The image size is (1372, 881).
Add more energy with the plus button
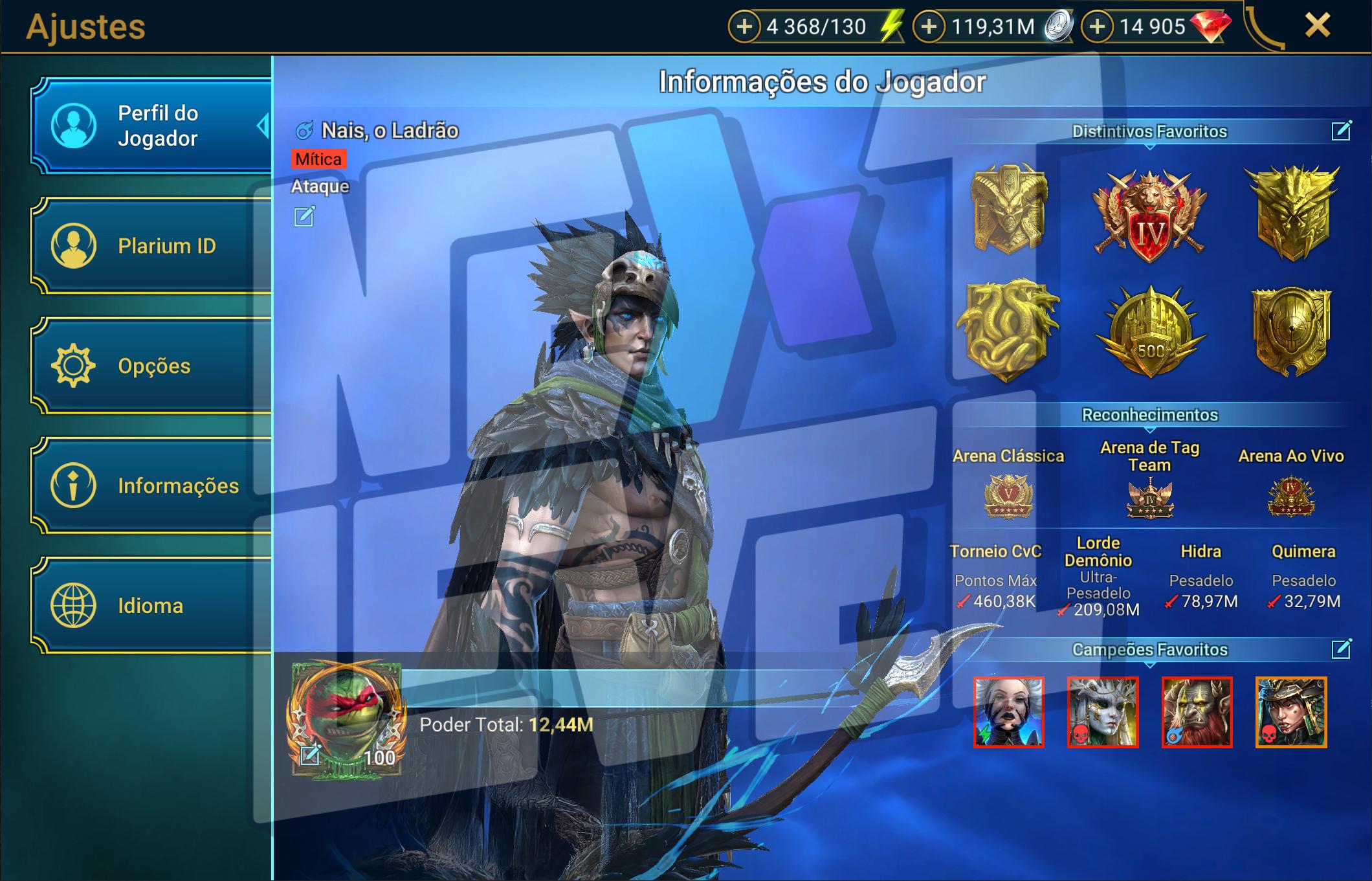click(744, 27)
